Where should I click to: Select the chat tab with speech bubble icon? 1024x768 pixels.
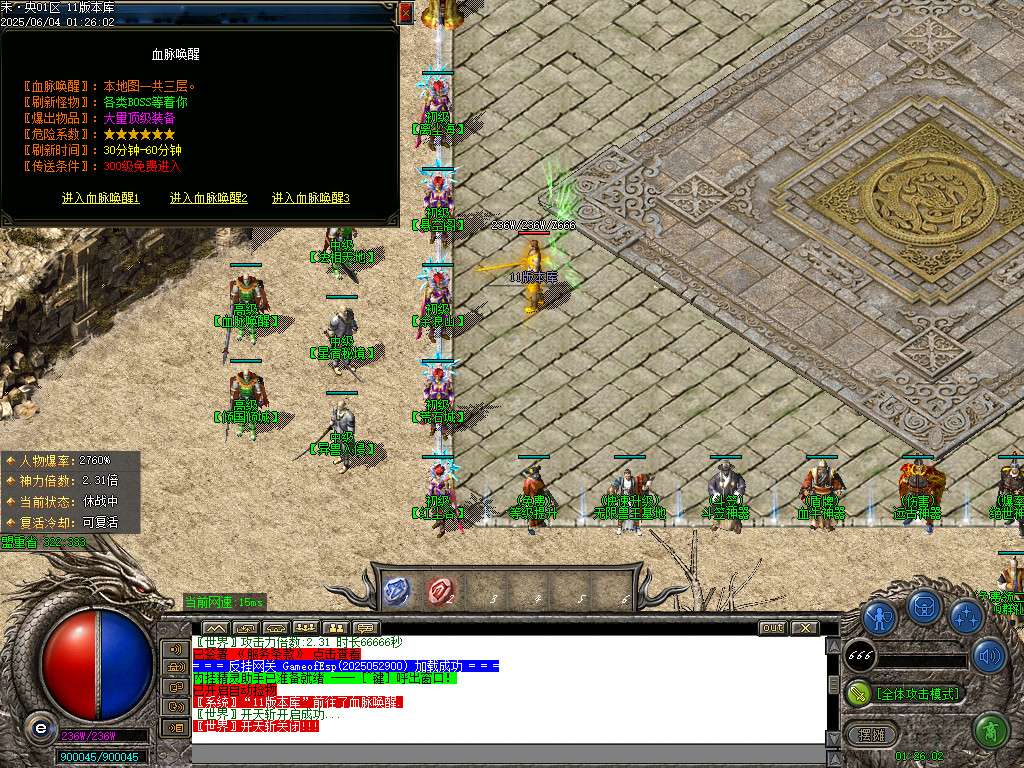[364, 628]
